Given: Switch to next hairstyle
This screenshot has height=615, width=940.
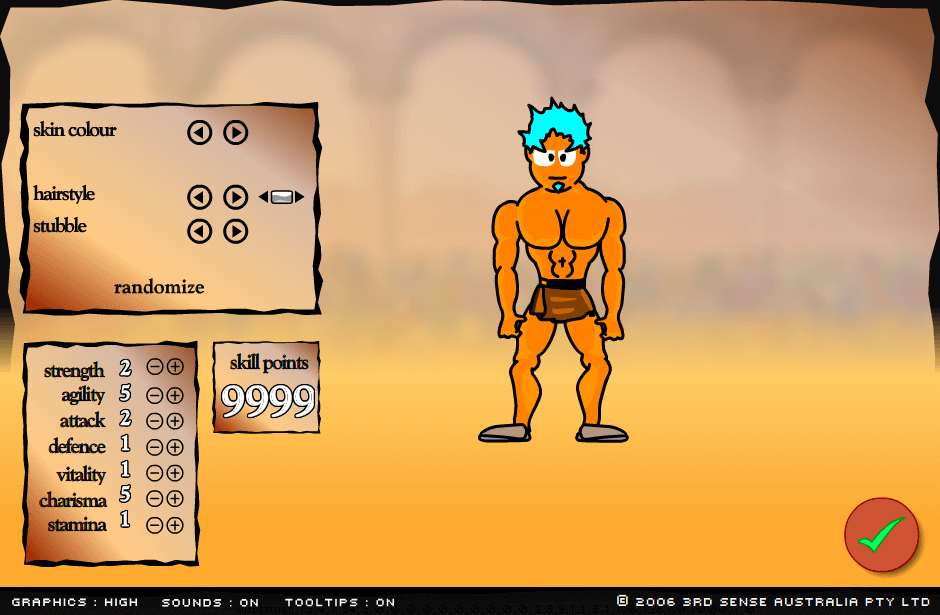Looking at the screenshot, I should click(235, 197).
